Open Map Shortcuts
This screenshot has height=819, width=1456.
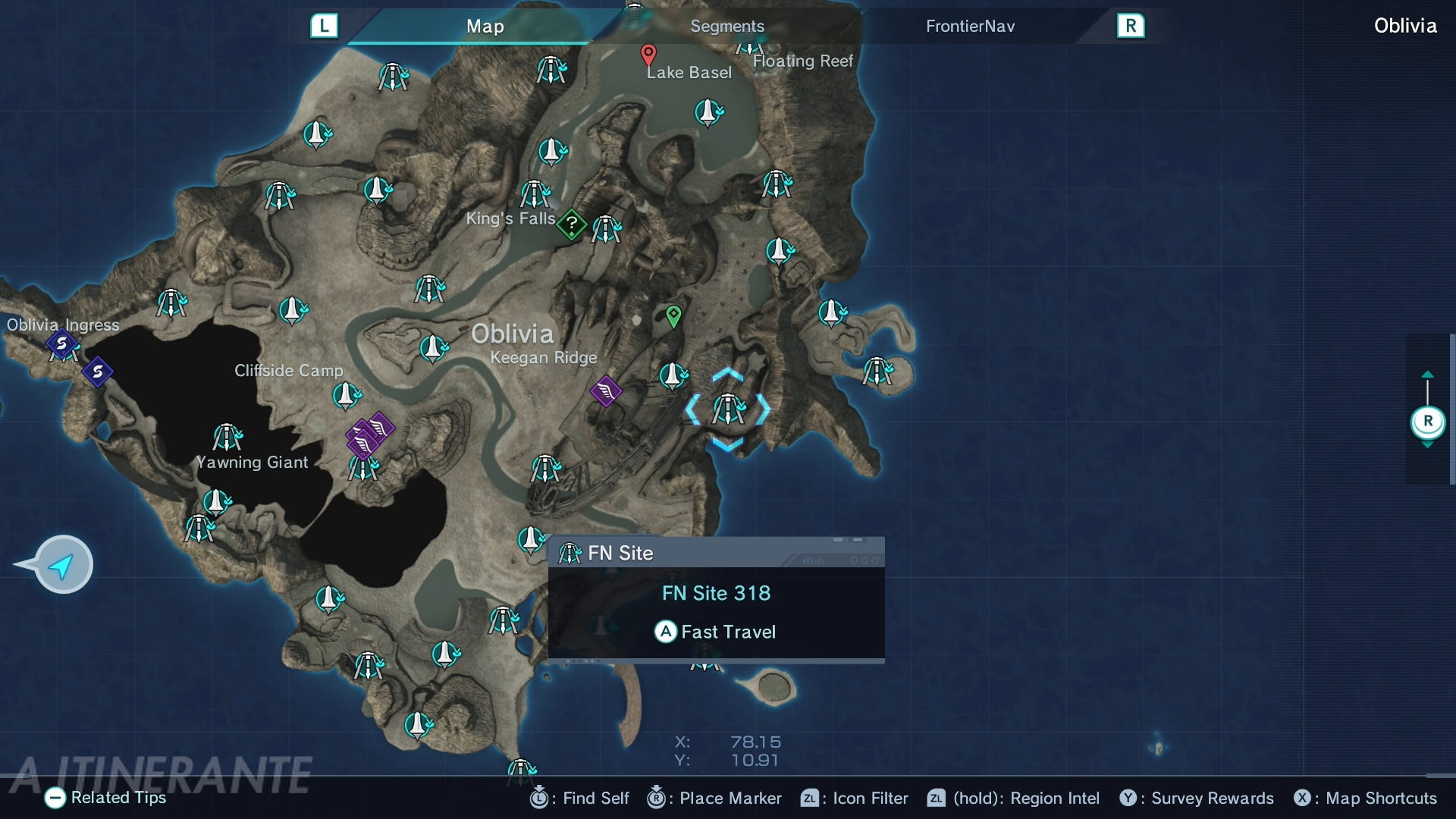point(1366,798)
